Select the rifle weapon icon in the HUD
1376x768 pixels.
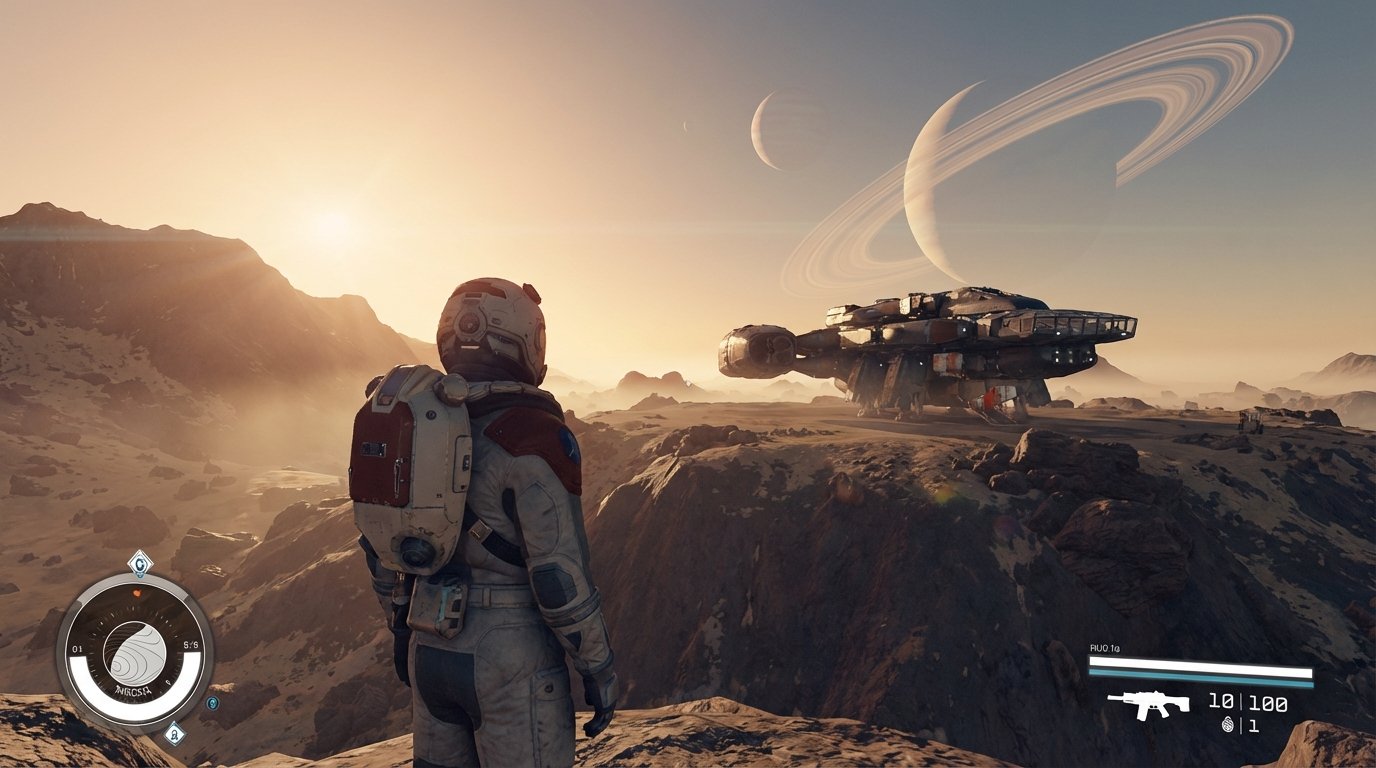1149,703
